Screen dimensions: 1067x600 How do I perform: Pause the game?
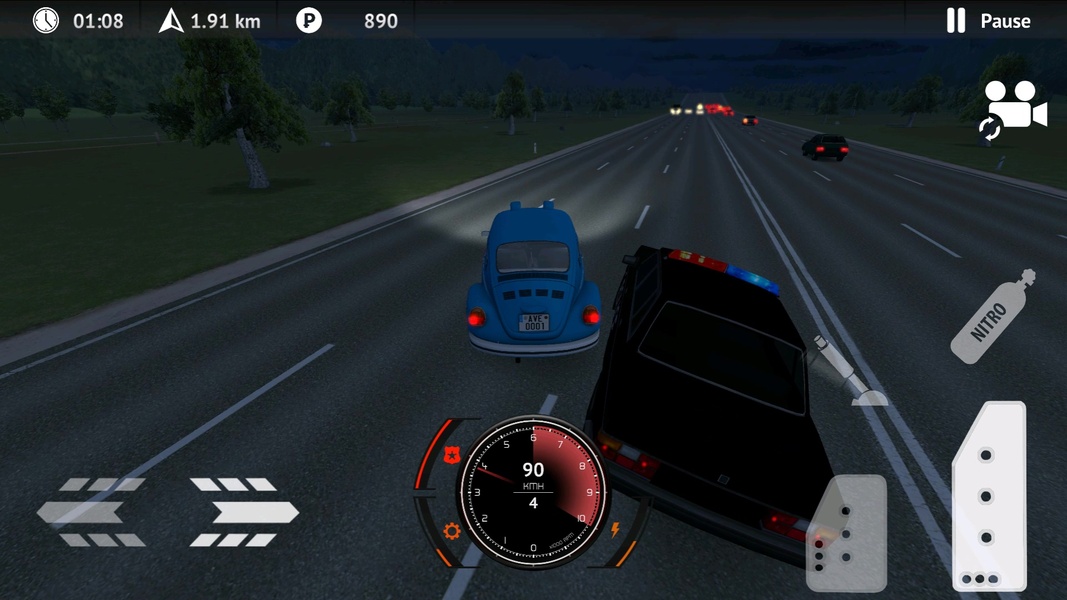(988, 21)
